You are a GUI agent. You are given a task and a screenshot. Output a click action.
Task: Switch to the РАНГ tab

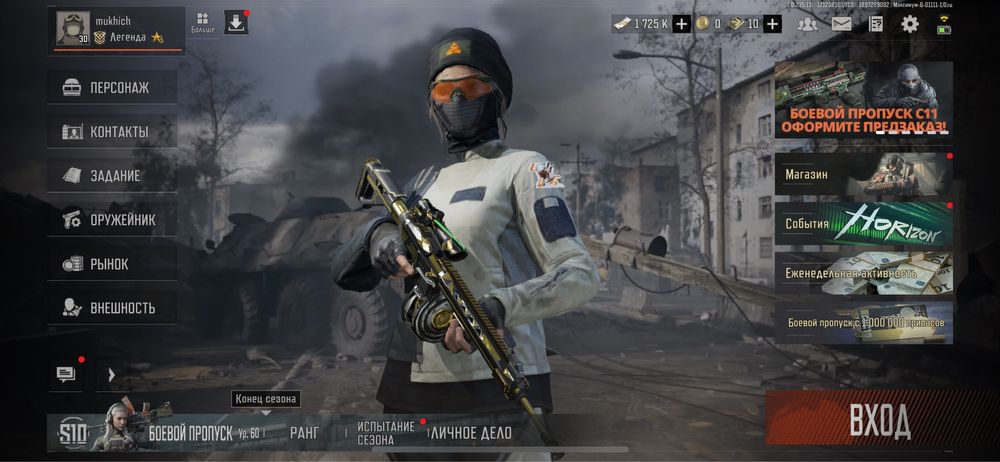(304, 433)
